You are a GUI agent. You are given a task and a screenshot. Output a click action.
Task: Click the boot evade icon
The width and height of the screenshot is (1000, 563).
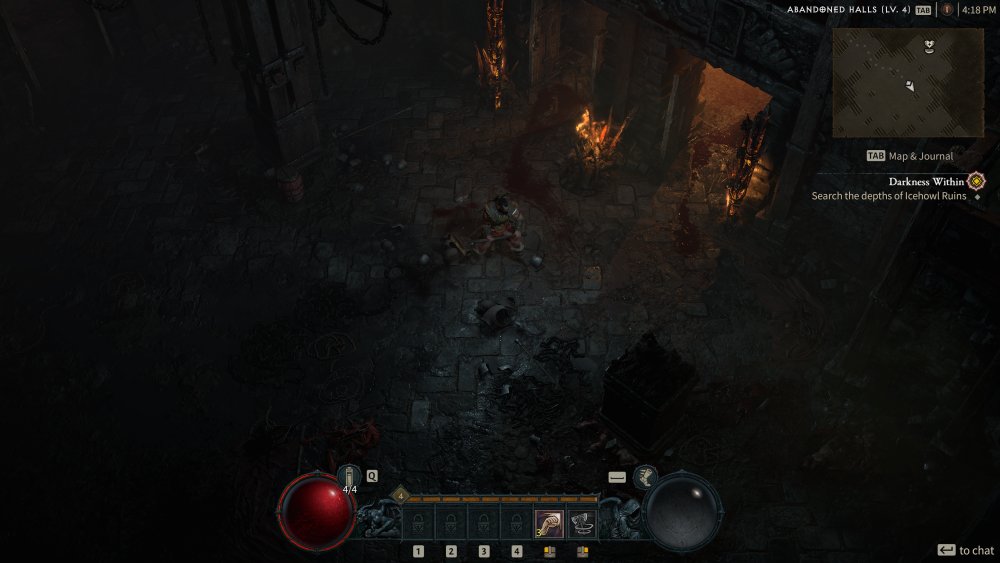644,477
